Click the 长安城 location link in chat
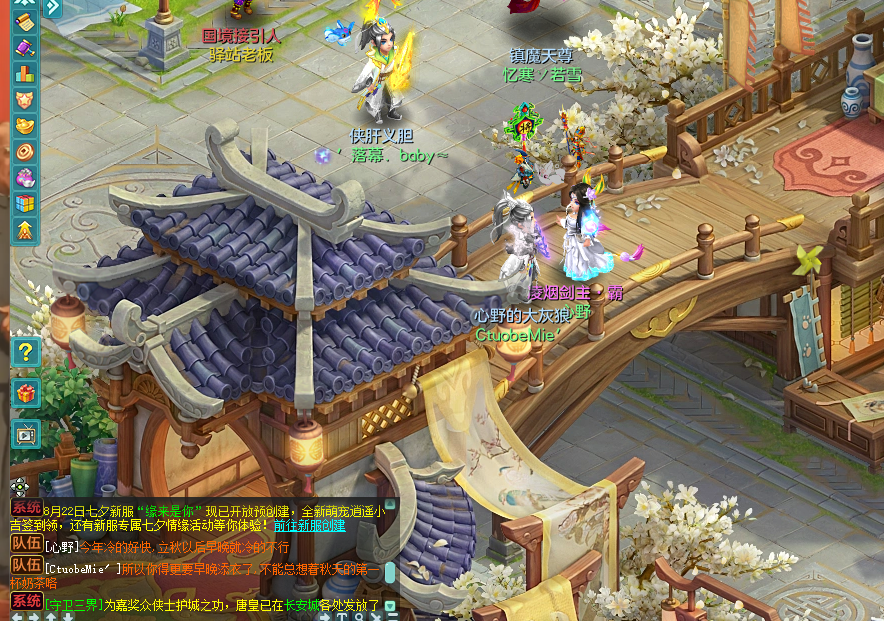884x621 pixels. coord(301,604)
